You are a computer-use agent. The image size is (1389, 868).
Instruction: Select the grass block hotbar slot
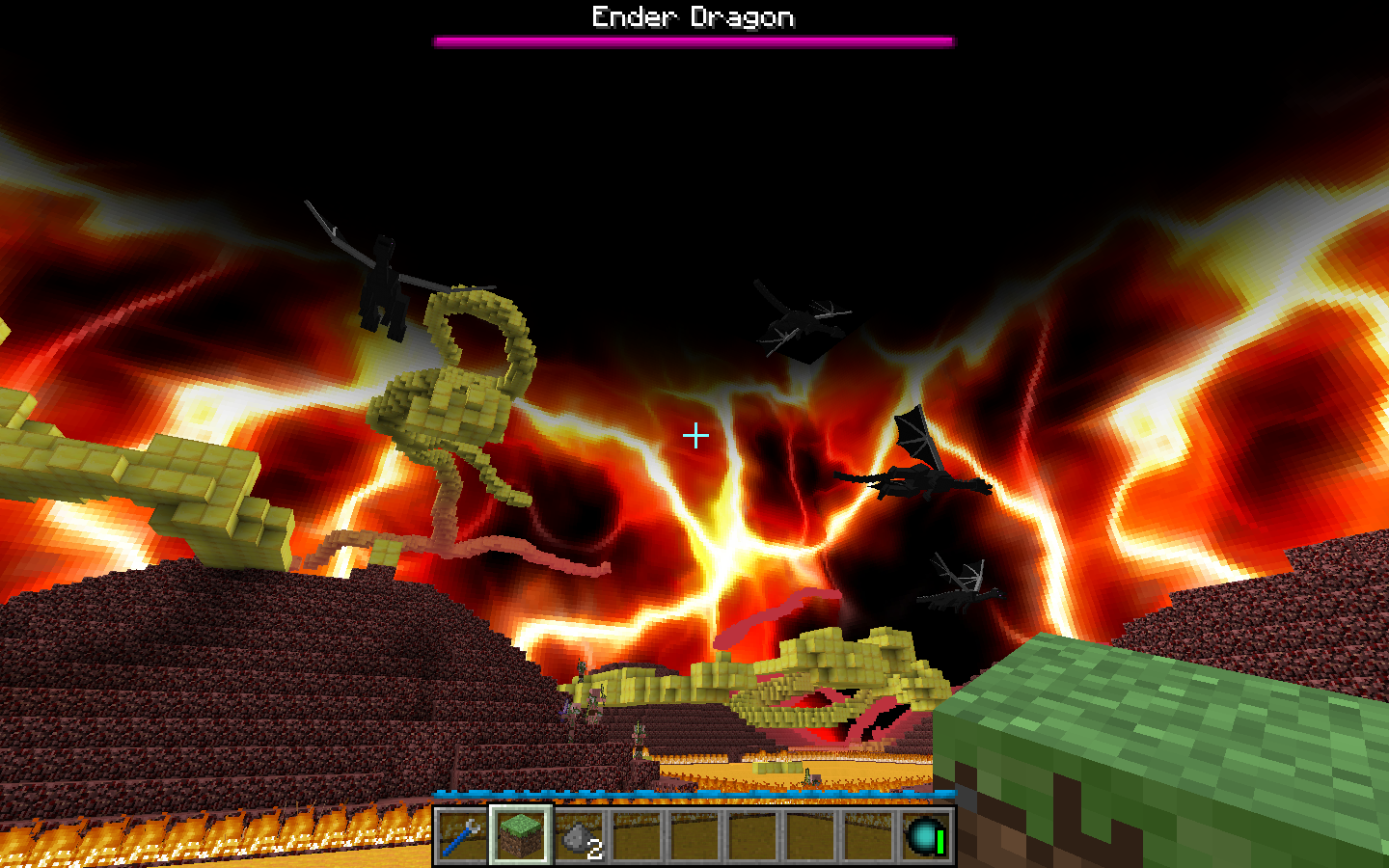(521, 835)
